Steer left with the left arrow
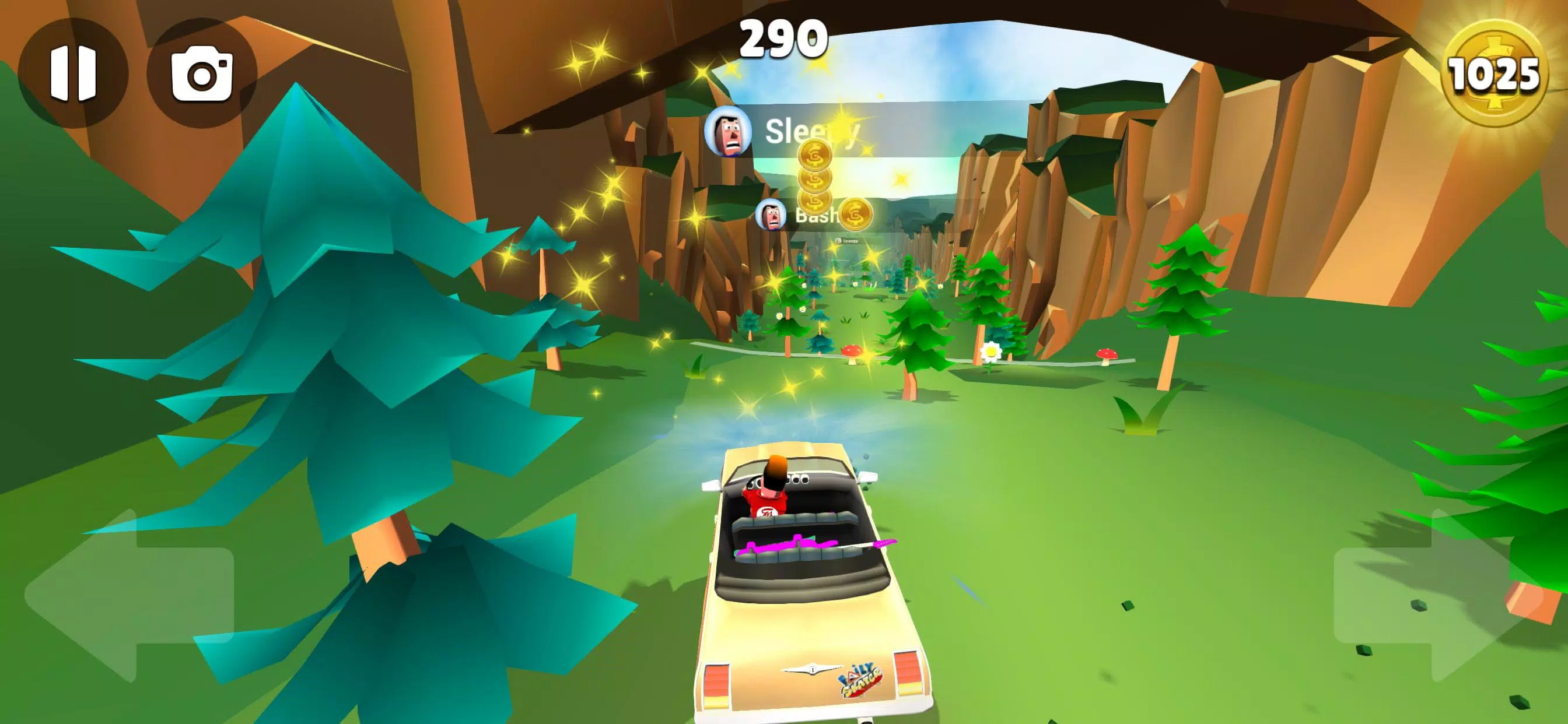The width and height of the screenshot is (1568, 724). (128, 595)
